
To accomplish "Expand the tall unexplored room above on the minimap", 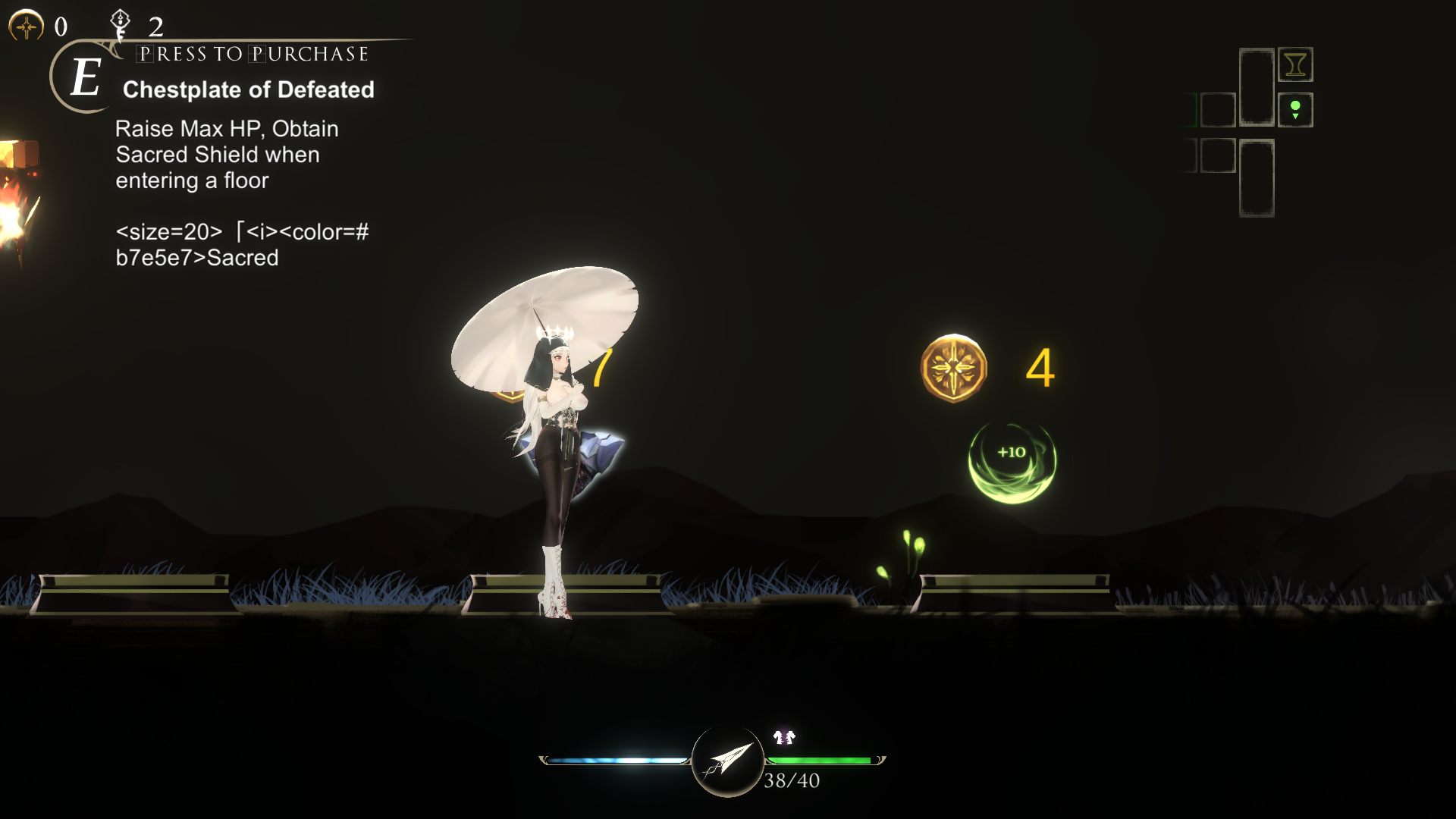I will [x=1257, y=86].
